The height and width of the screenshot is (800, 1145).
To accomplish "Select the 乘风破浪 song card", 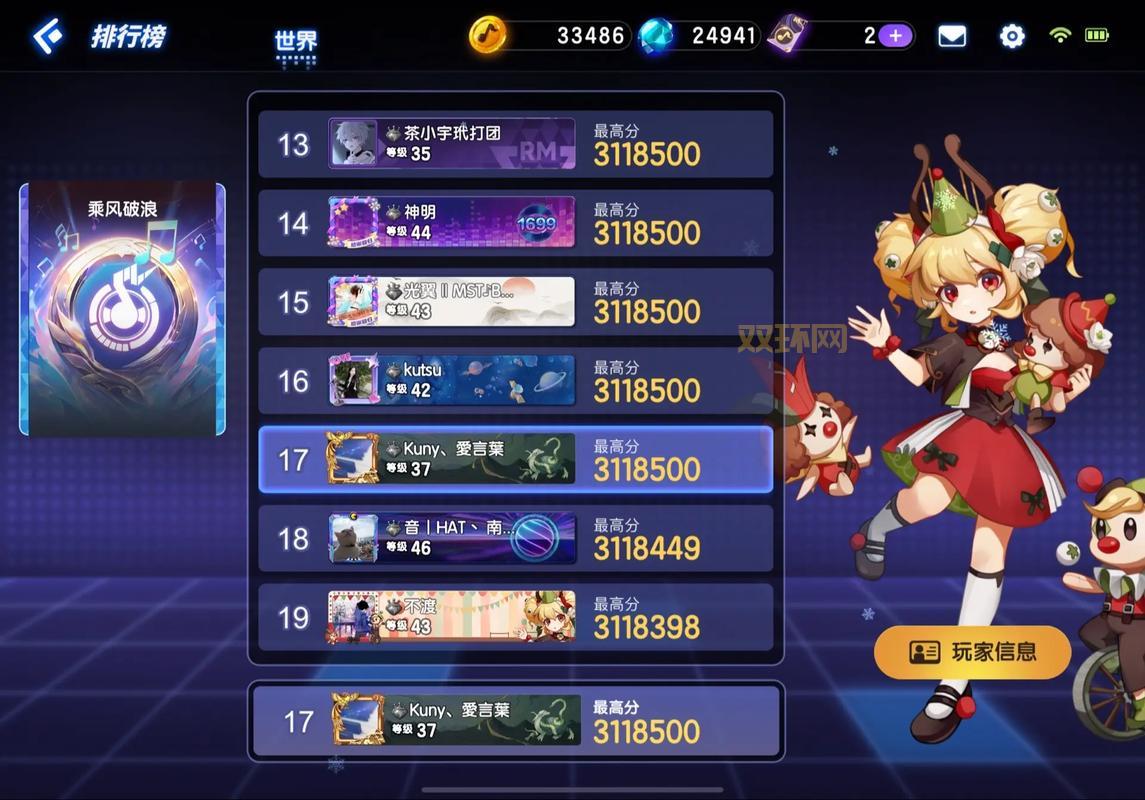I will click(x=122, y=310).
